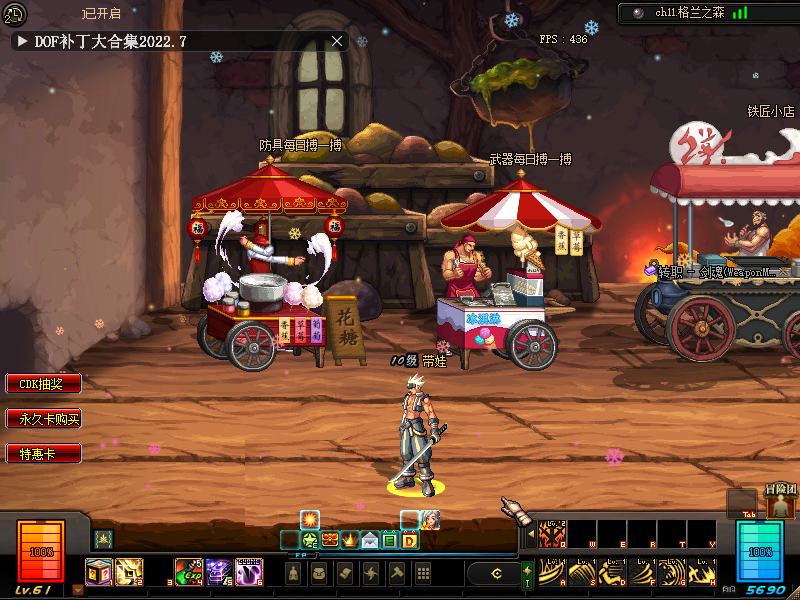Activate the skill bound to H

(702, 572)
